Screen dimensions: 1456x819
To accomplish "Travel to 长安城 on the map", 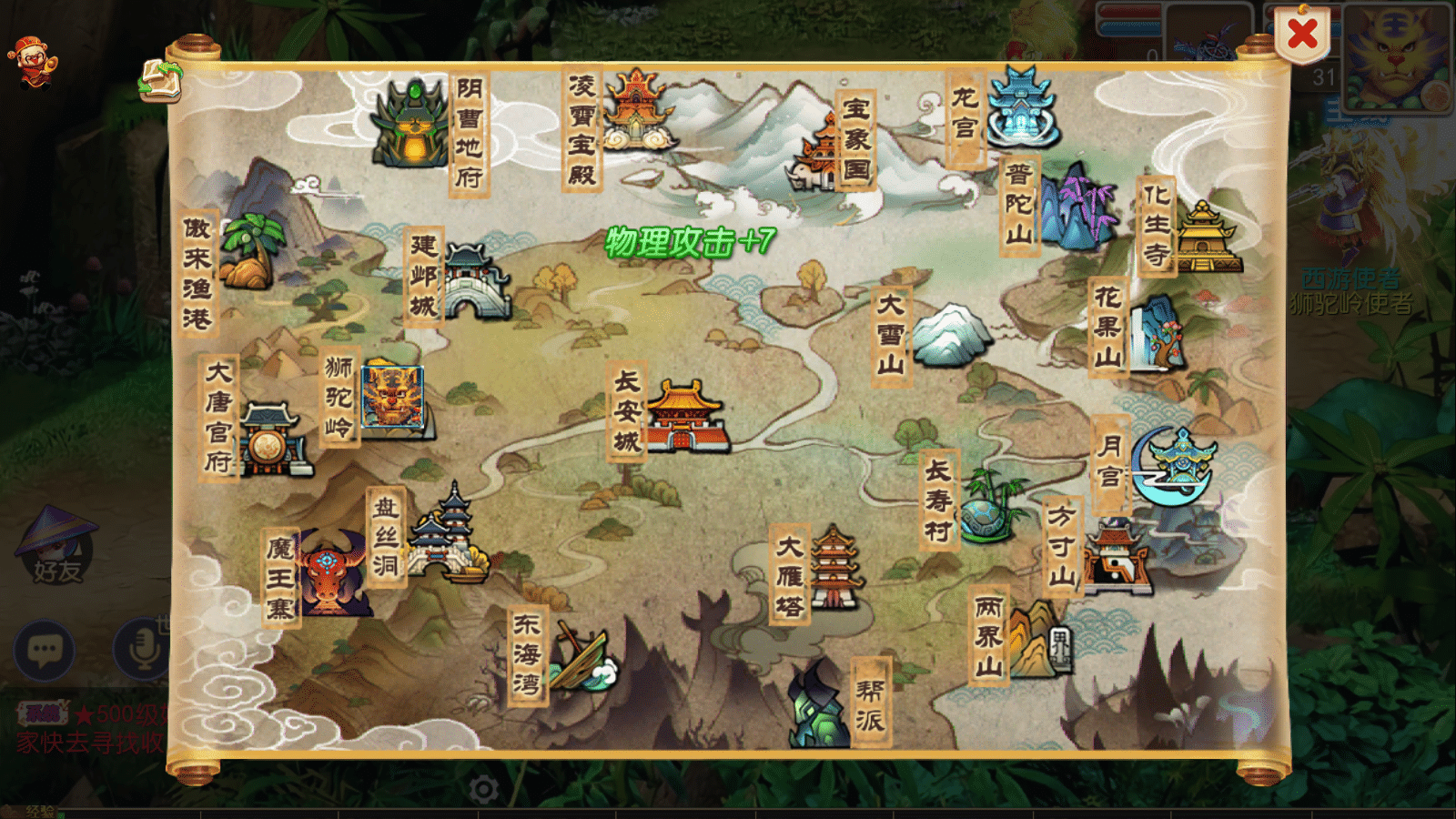I will click(x=684, y=416).
